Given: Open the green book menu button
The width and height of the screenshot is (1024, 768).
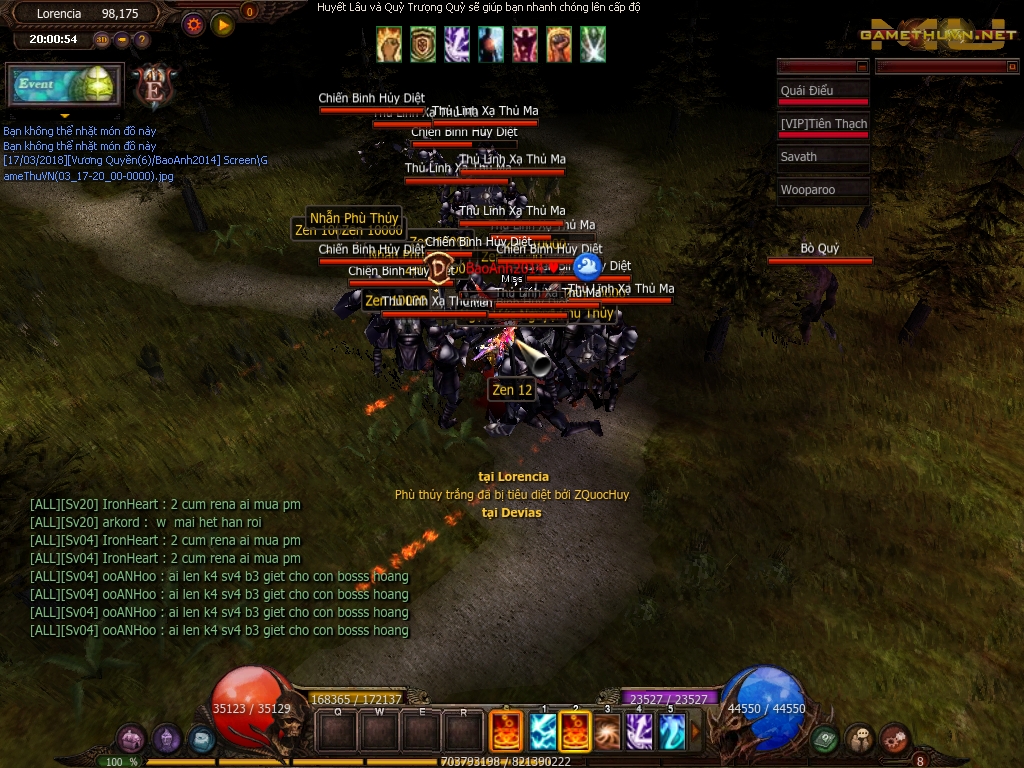Looking at the screenshot, I should [825, 739].
